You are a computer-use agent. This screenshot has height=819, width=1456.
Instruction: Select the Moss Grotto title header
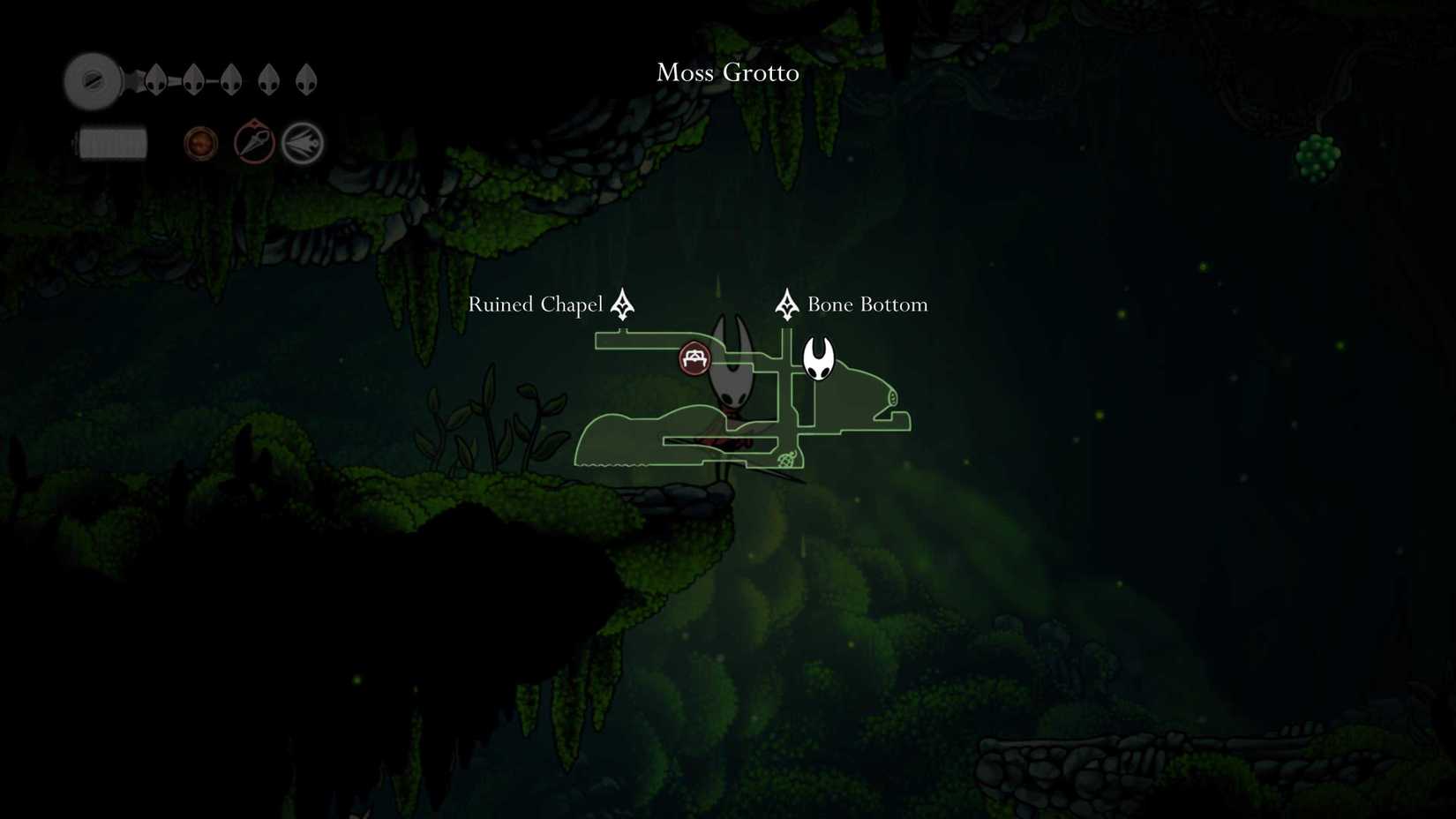pos(727,72)
